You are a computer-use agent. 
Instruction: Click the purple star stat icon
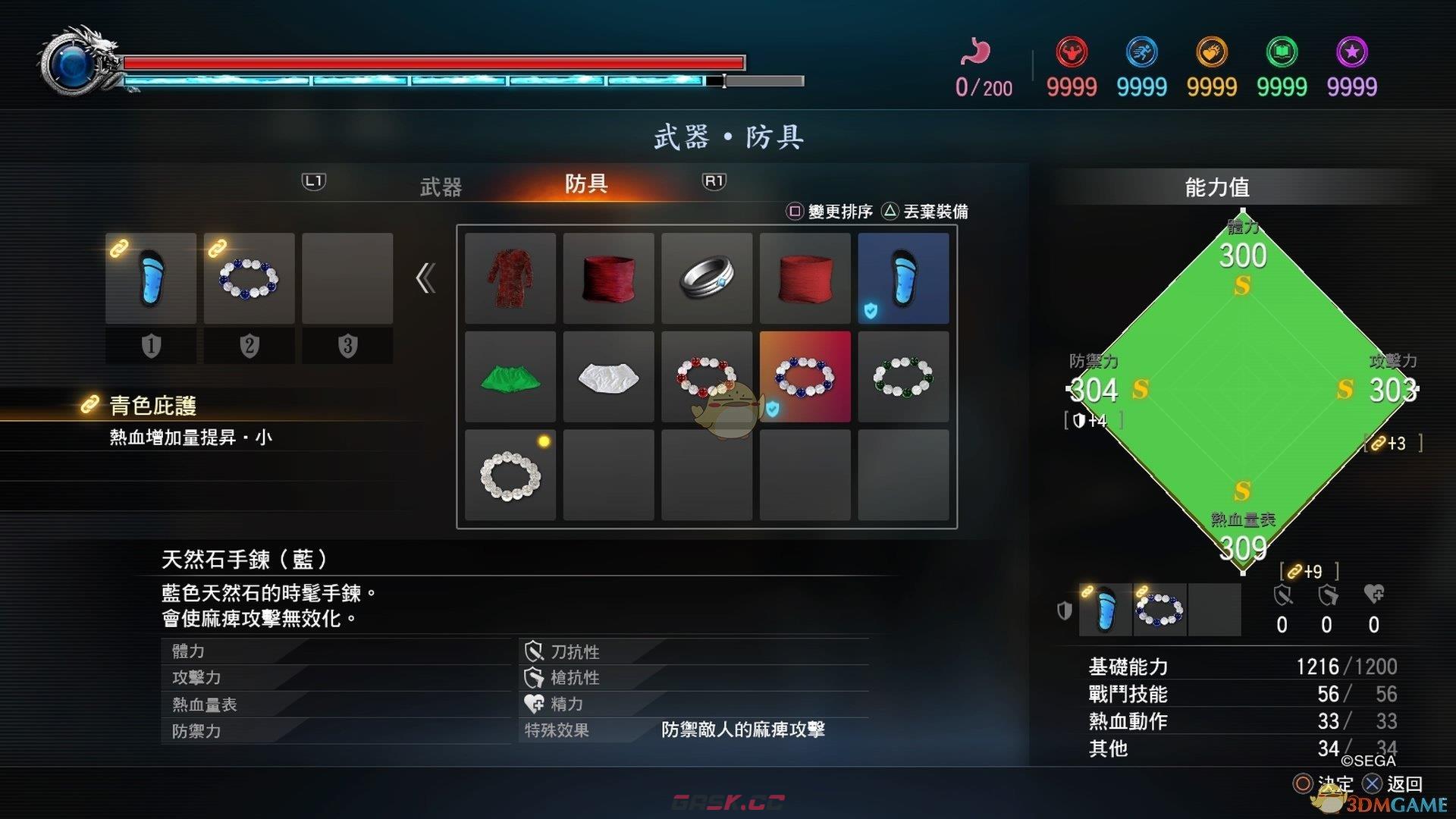click(x=1351, y=52)
